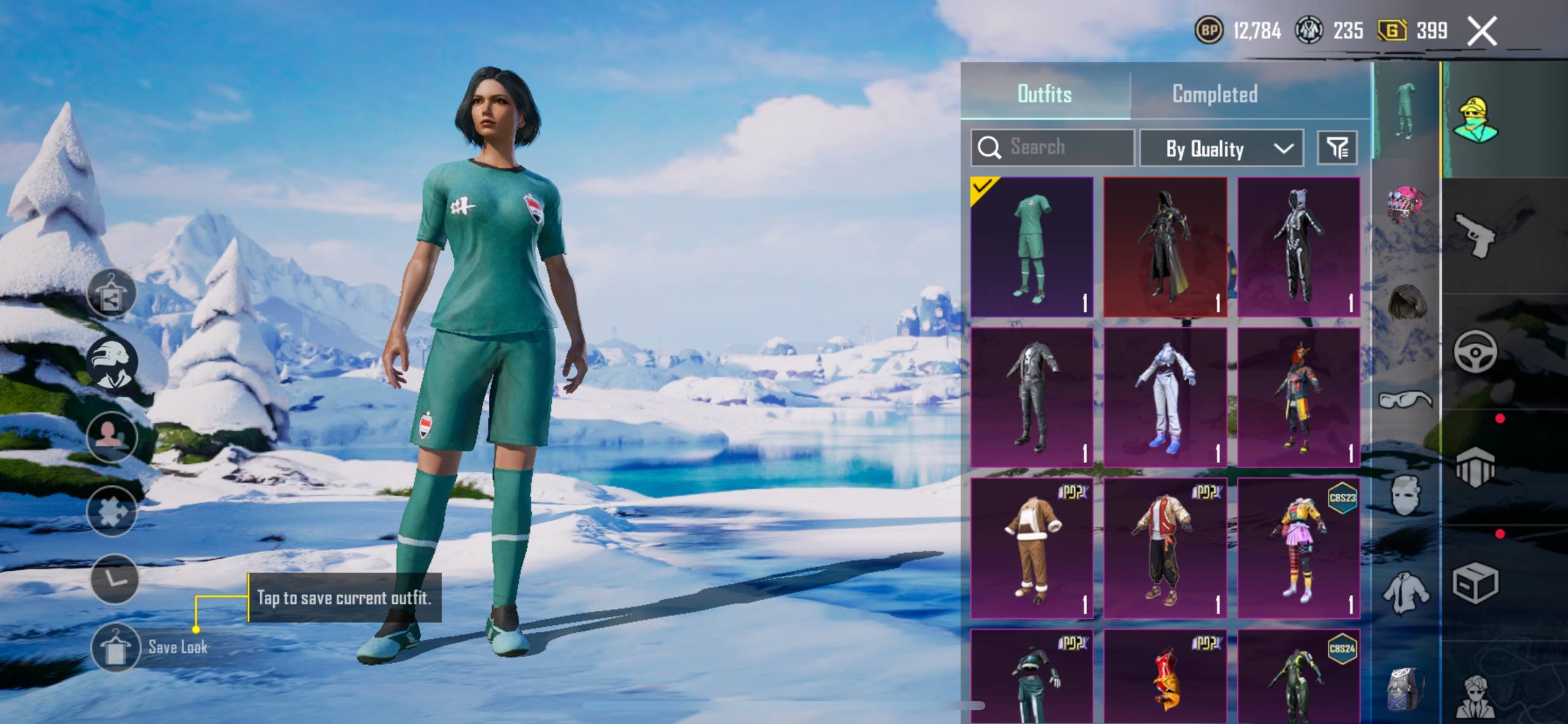Switch to the steering wheel vehicles category
This screenshot has height=724, width=1568.
pos(1475,351)
